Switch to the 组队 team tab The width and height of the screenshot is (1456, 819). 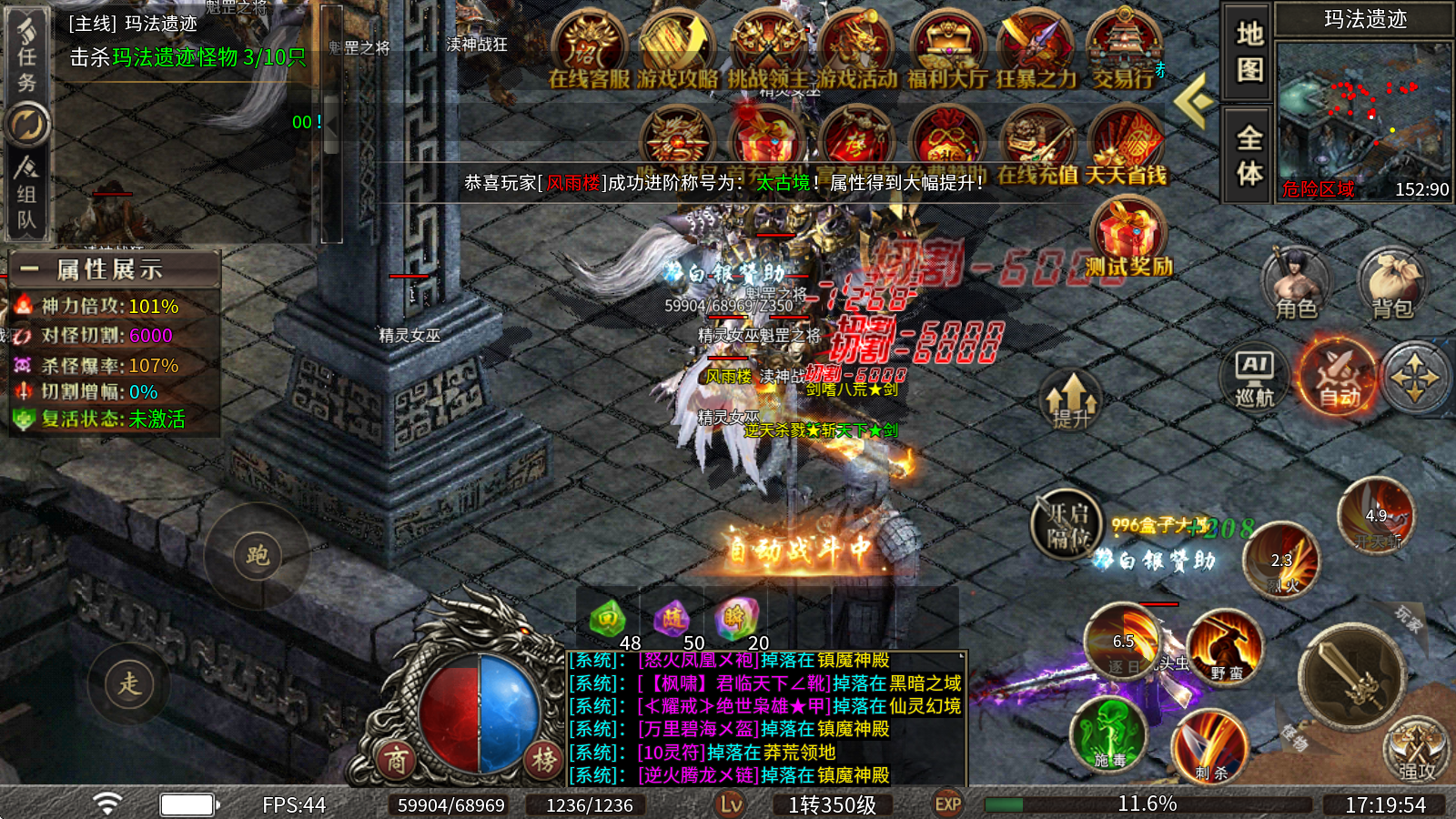(x=26, y=193)
